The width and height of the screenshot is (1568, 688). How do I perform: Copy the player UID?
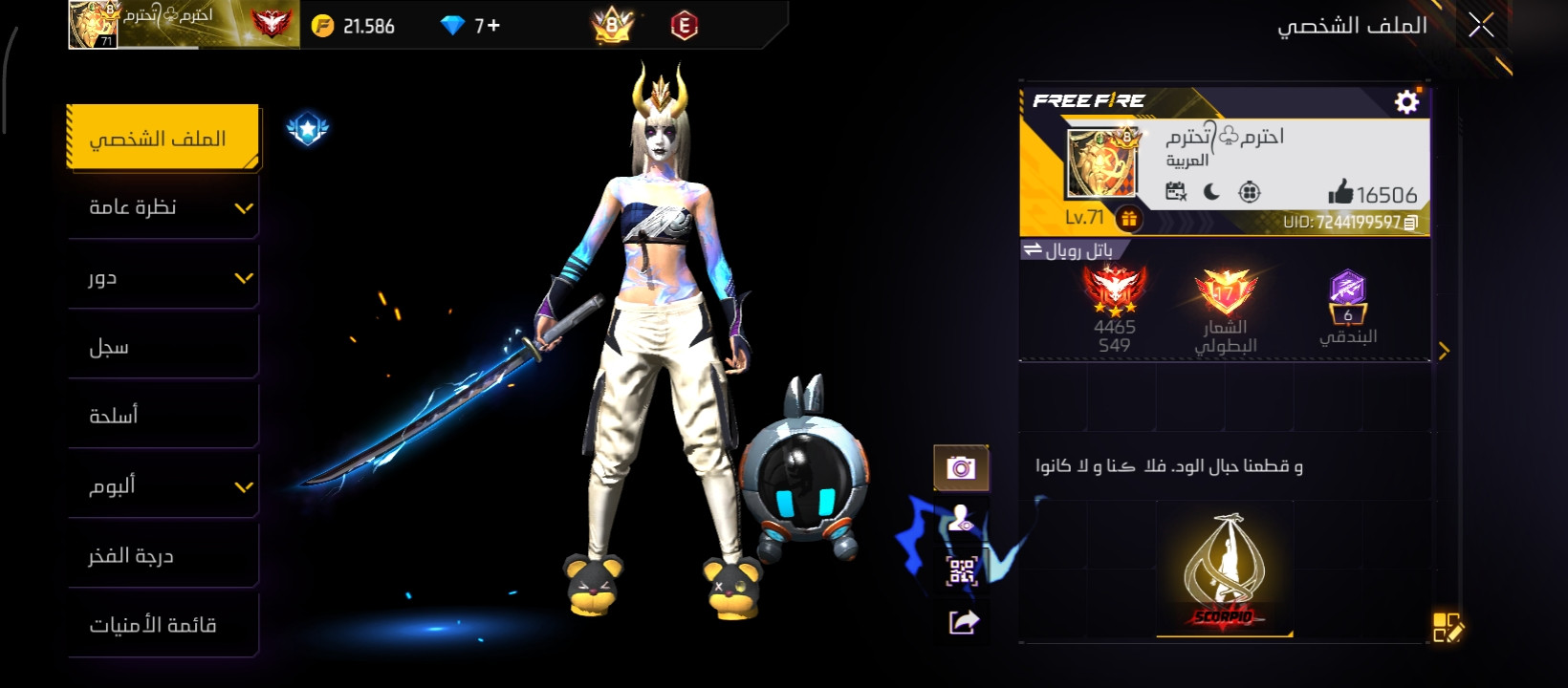[x=1411, y=223]
